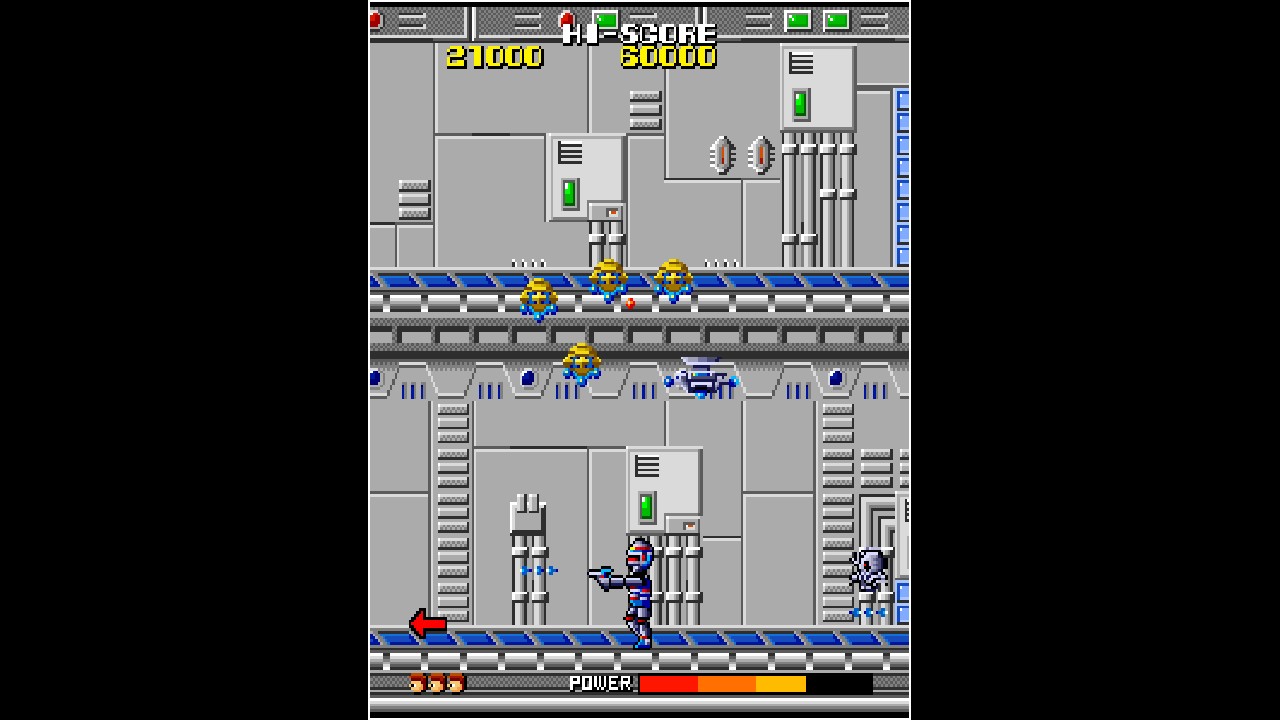
Task: Target the hovering drone enemy near the middle platform
Action: (703, 378)
